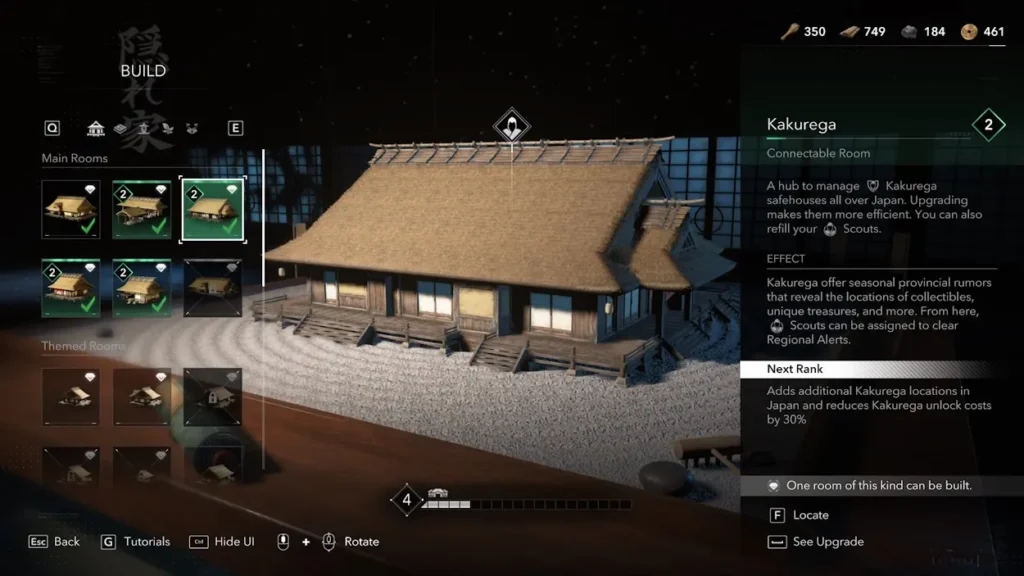The height and width of the screenshot is (576, 1024).
Task: Locate the Kakurega room
Action: (800, 515)
